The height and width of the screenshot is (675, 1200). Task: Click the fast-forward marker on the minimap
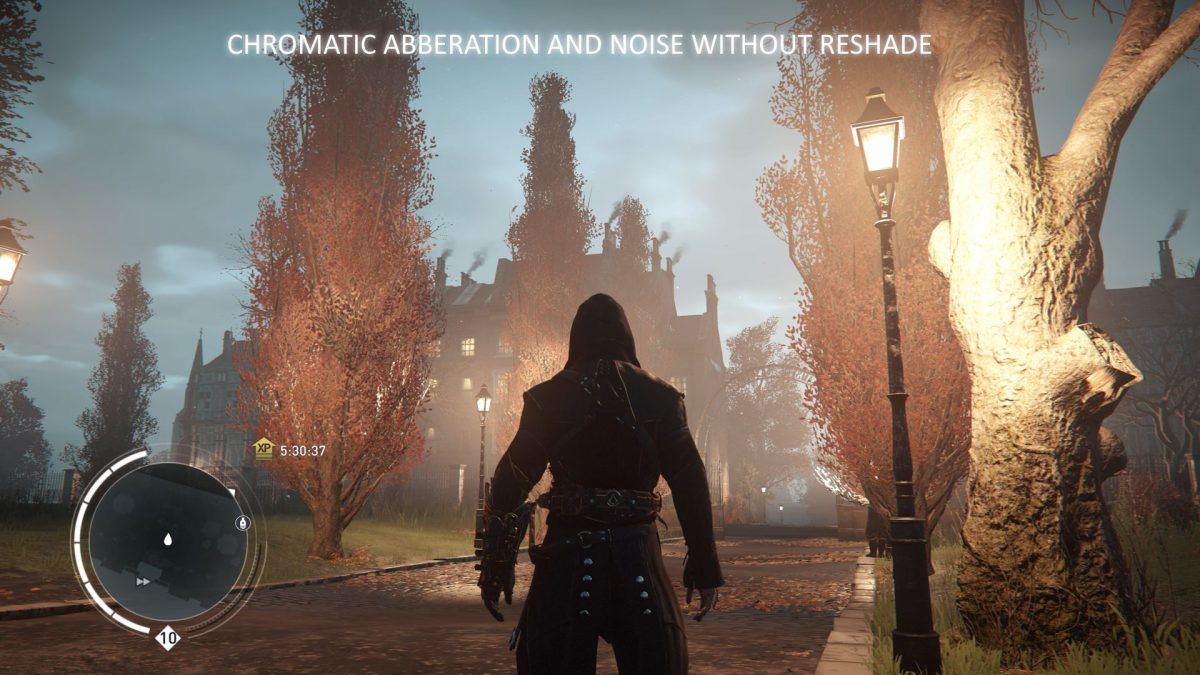[x=144, y=581]
